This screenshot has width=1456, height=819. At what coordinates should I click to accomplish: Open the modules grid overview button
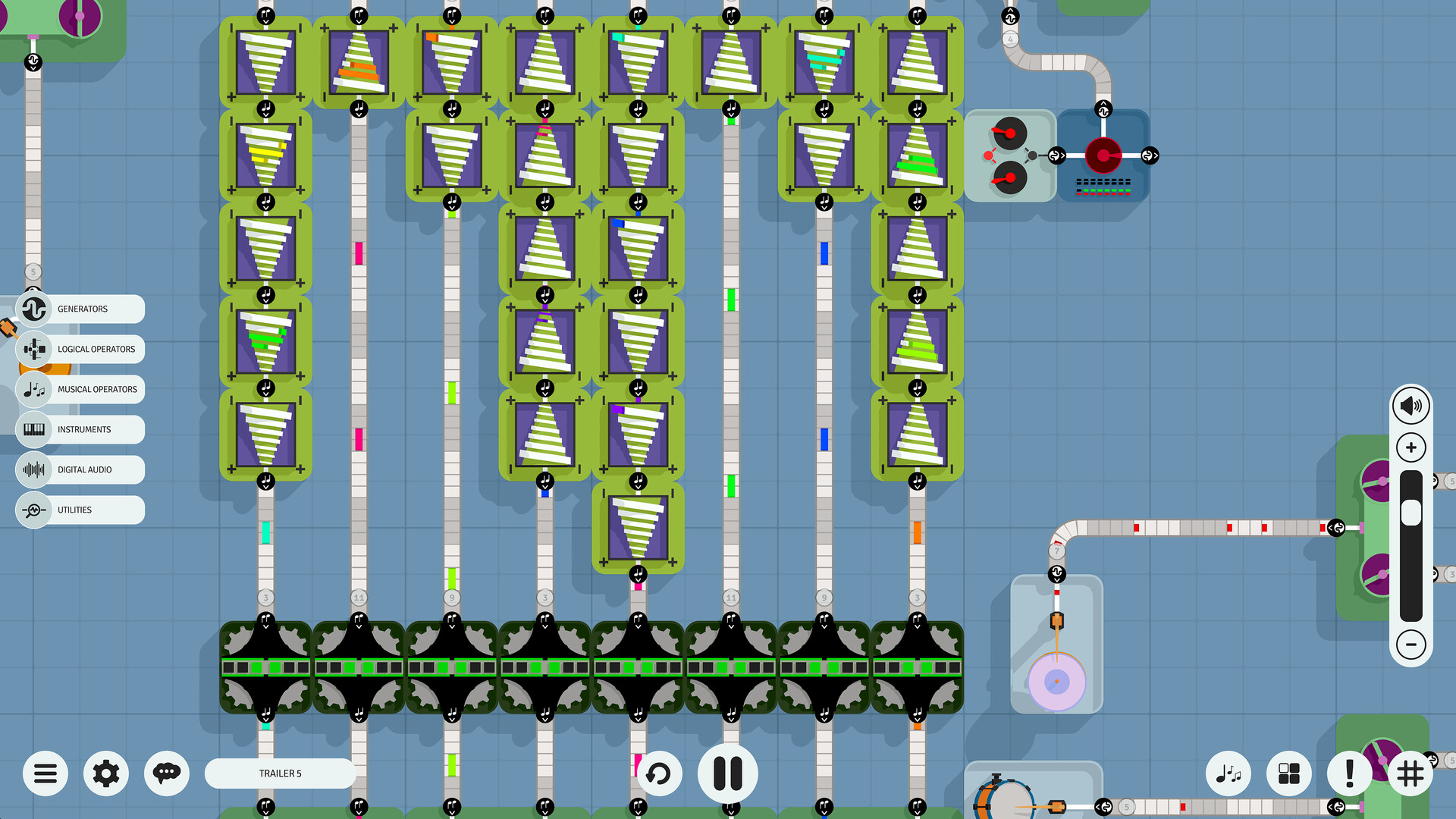(x=1288, y=773)
